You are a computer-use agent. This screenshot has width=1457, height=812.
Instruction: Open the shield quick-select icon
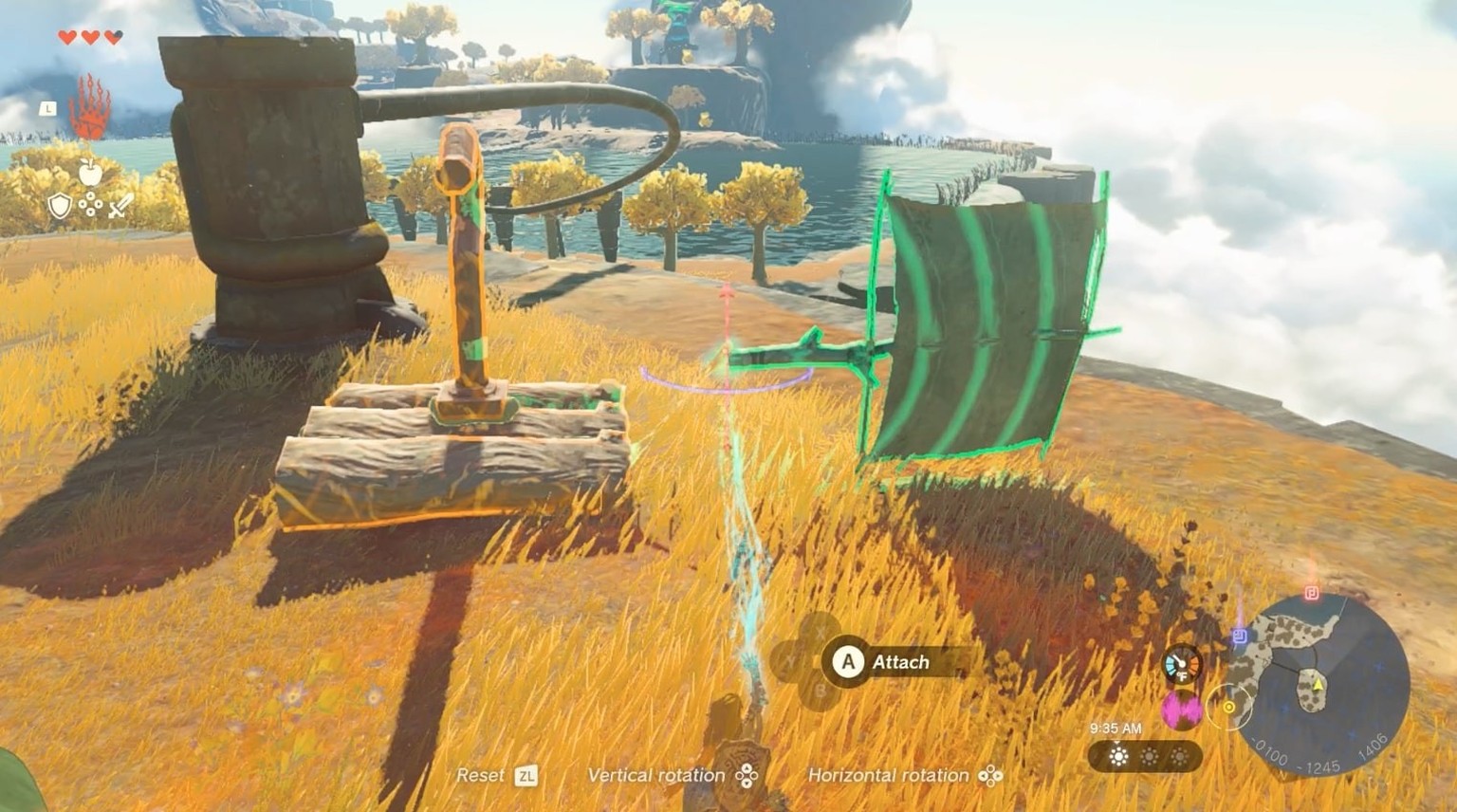[x=60, y=206]
